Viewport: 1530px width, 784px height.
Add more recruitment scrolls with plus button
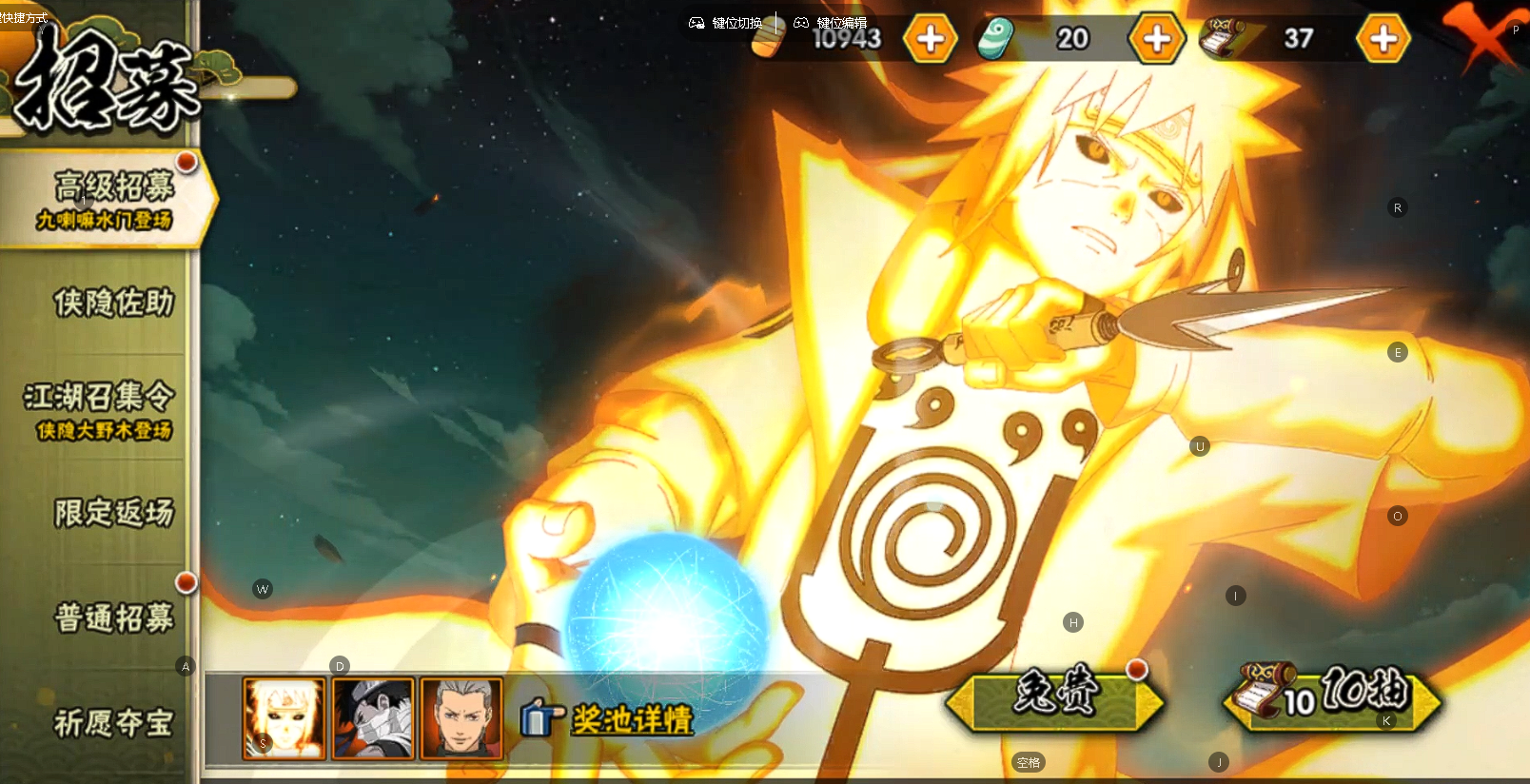tap(1383, 39)
